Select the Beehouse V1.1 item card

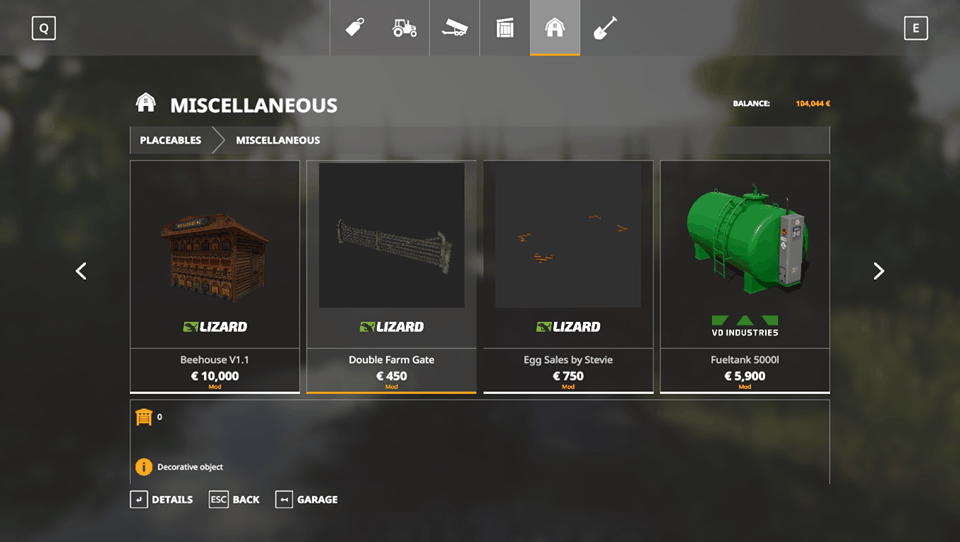(215, 276)
